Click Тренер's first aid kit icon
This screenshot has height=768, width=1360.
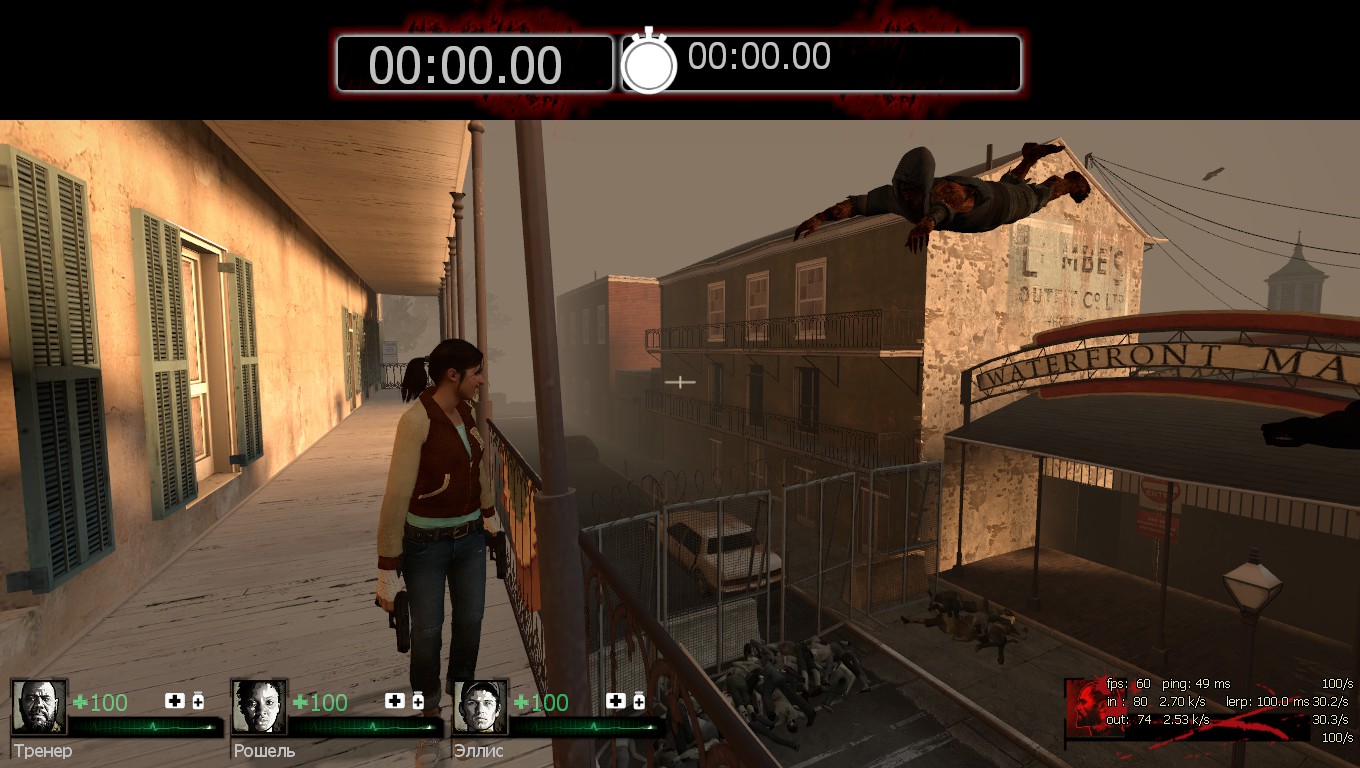[175, 701]
